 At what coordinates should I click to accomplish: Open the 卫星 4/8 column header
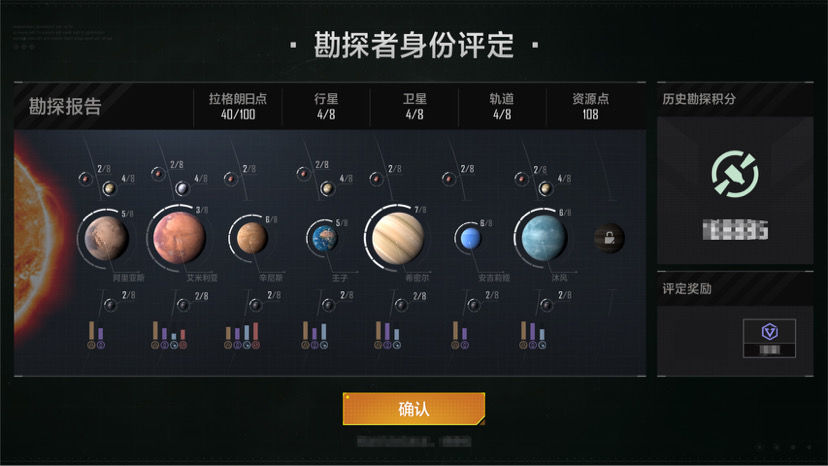[x=414, y=106]
